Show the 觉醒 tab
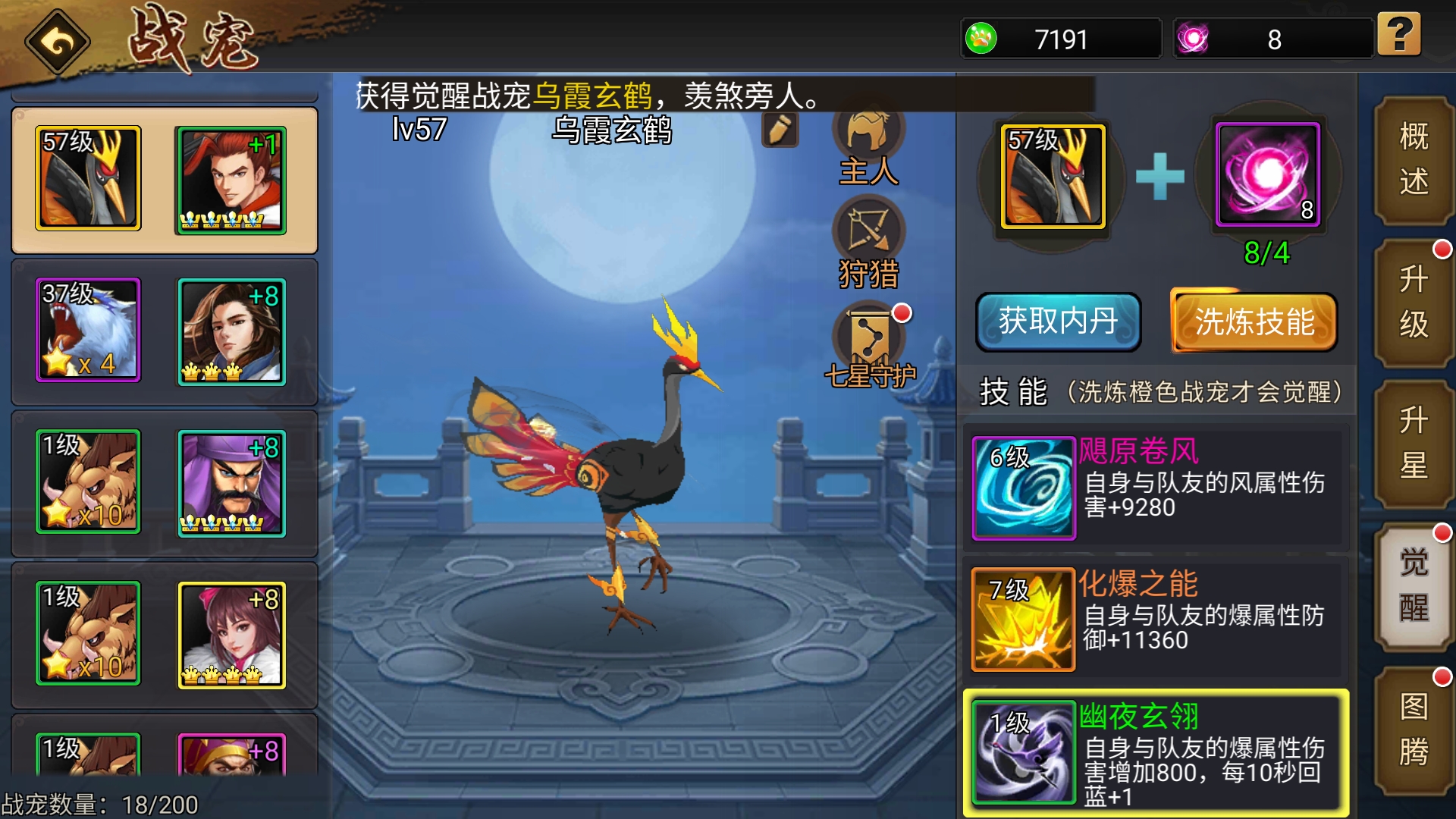 pyautogui.click(x=1414, y=585)
